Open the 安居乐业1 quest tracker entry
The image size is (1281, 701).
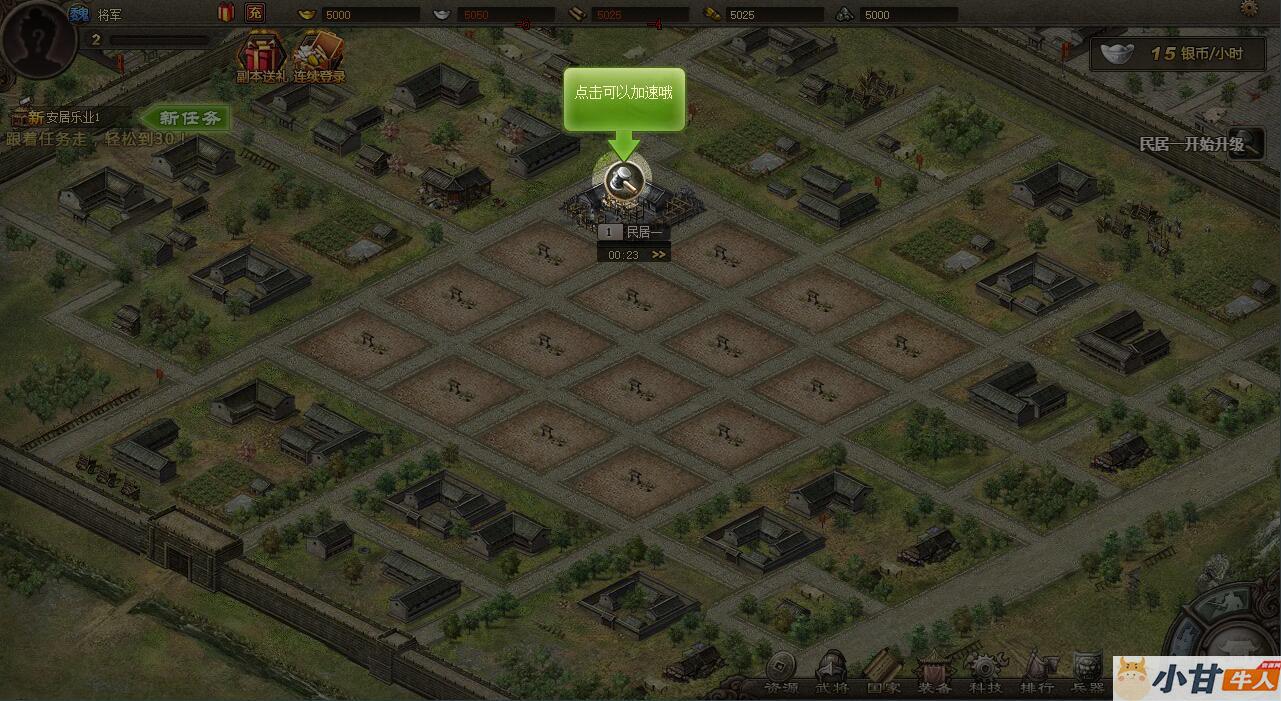(x=65, y=118)
